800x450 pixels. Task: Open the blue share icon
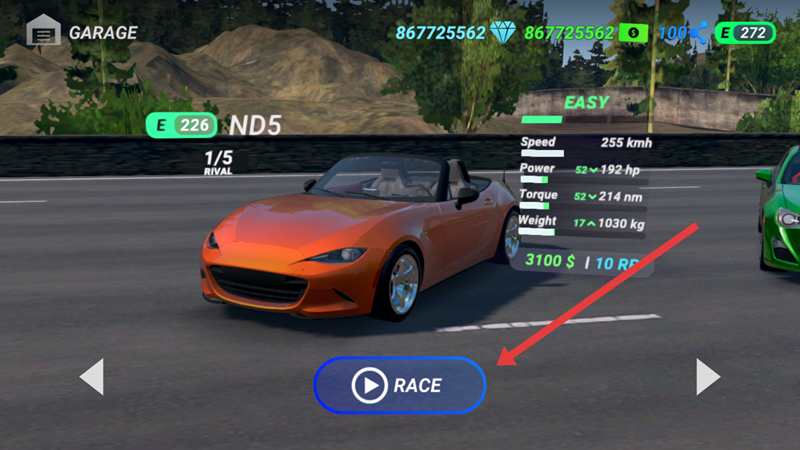pos(698,33)
